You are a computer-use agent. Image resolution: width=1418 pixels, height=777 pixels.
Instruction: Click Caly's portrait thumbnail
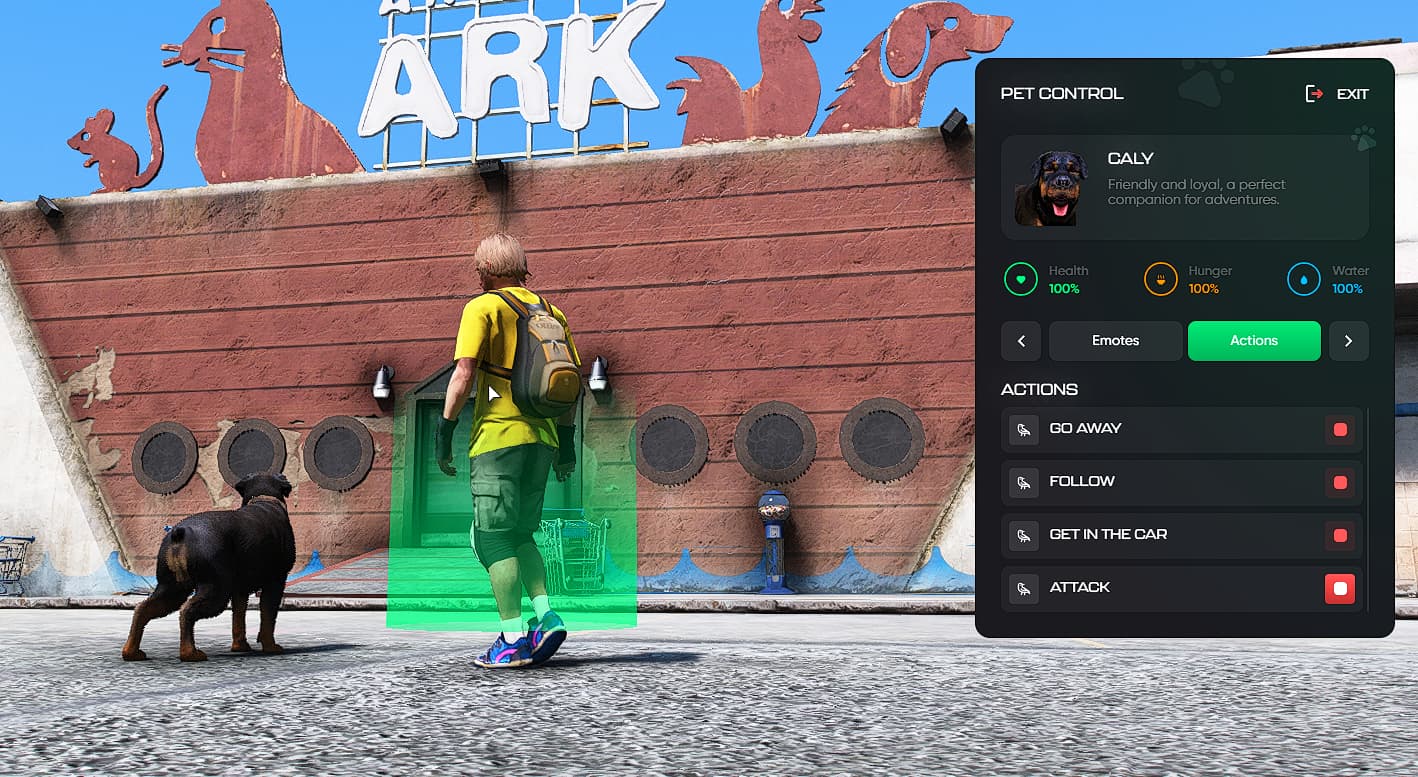(1051, 185)
